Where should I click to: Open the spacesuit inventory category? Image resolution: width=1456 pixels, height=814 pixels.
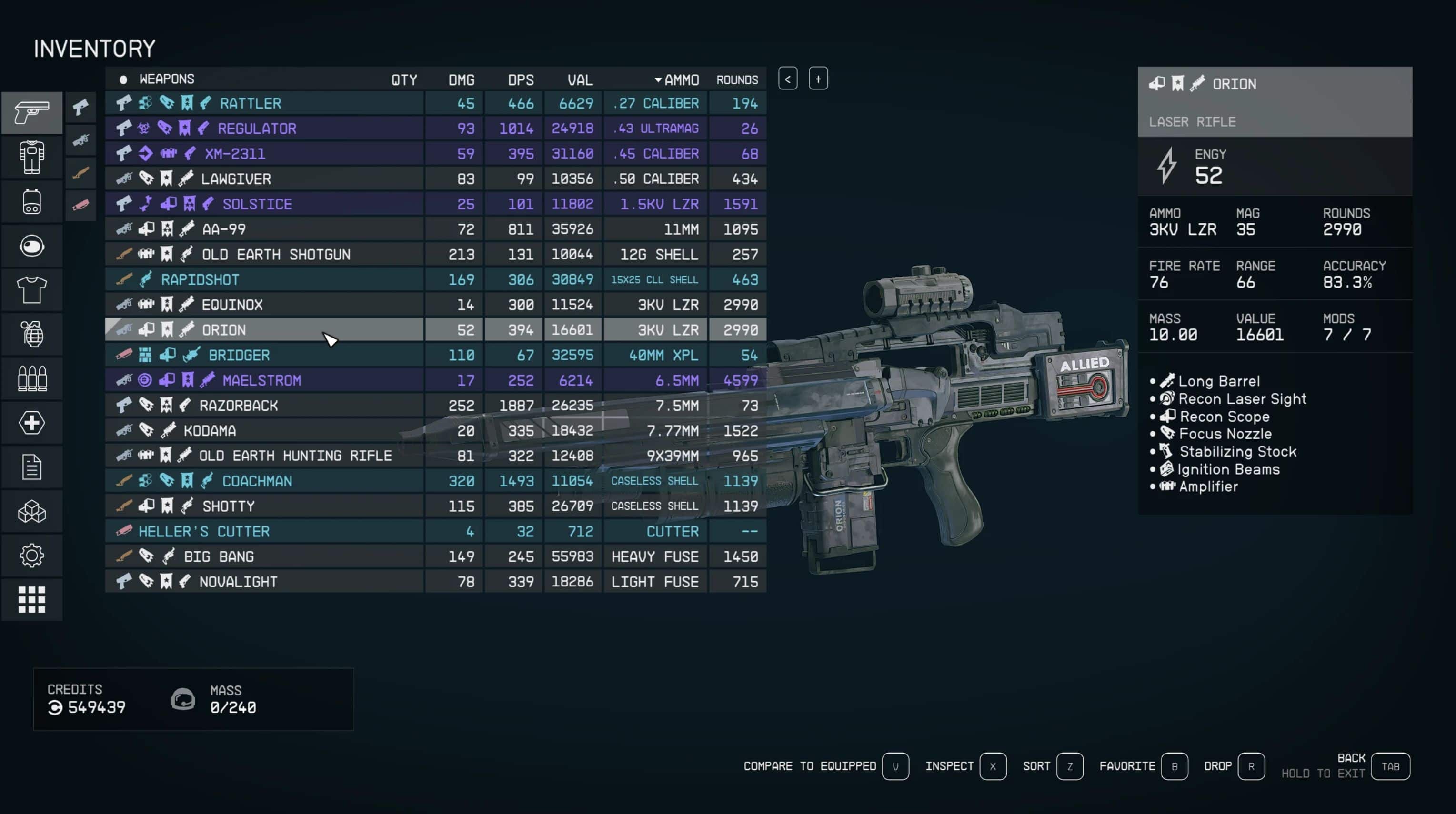click(31, 157)
